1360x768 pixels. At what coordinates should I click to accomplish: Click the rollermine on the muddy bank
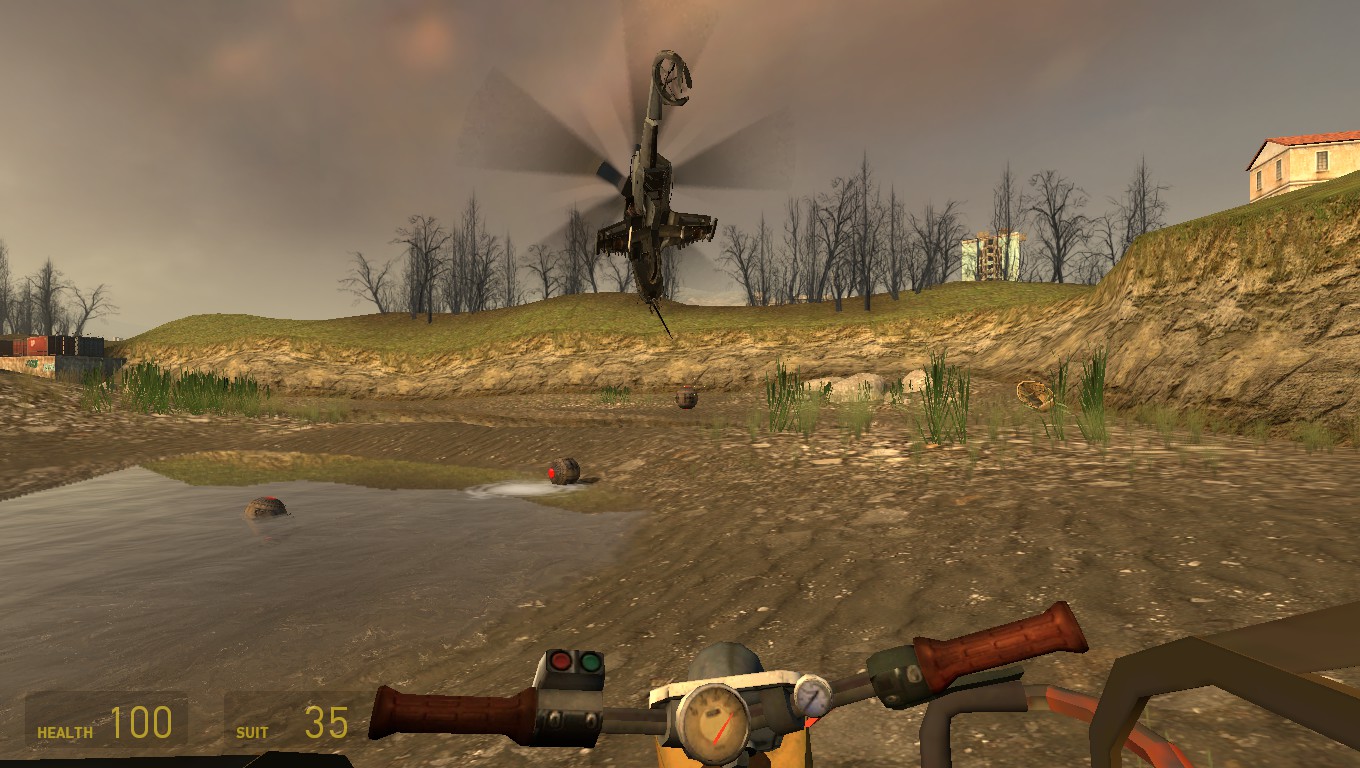pos(686,398)
